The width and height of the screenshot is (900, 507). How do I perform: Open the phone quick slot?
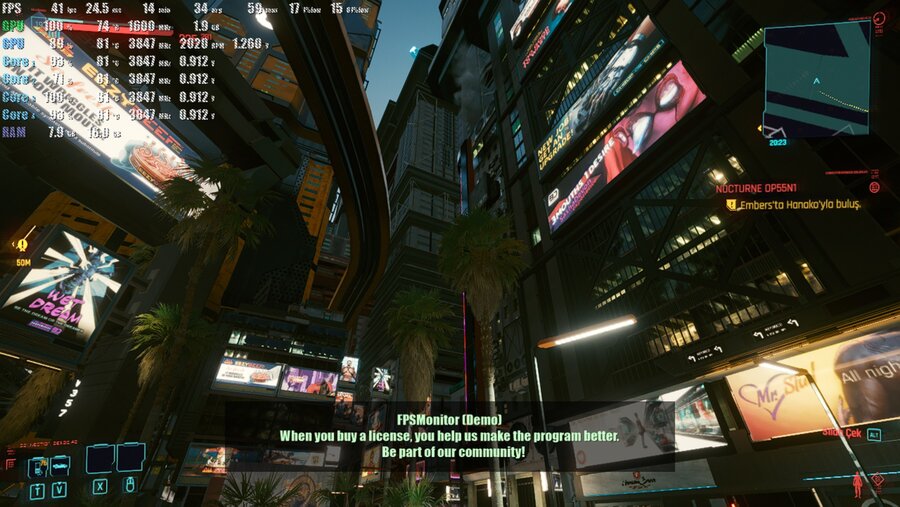[x=37, y=466]
